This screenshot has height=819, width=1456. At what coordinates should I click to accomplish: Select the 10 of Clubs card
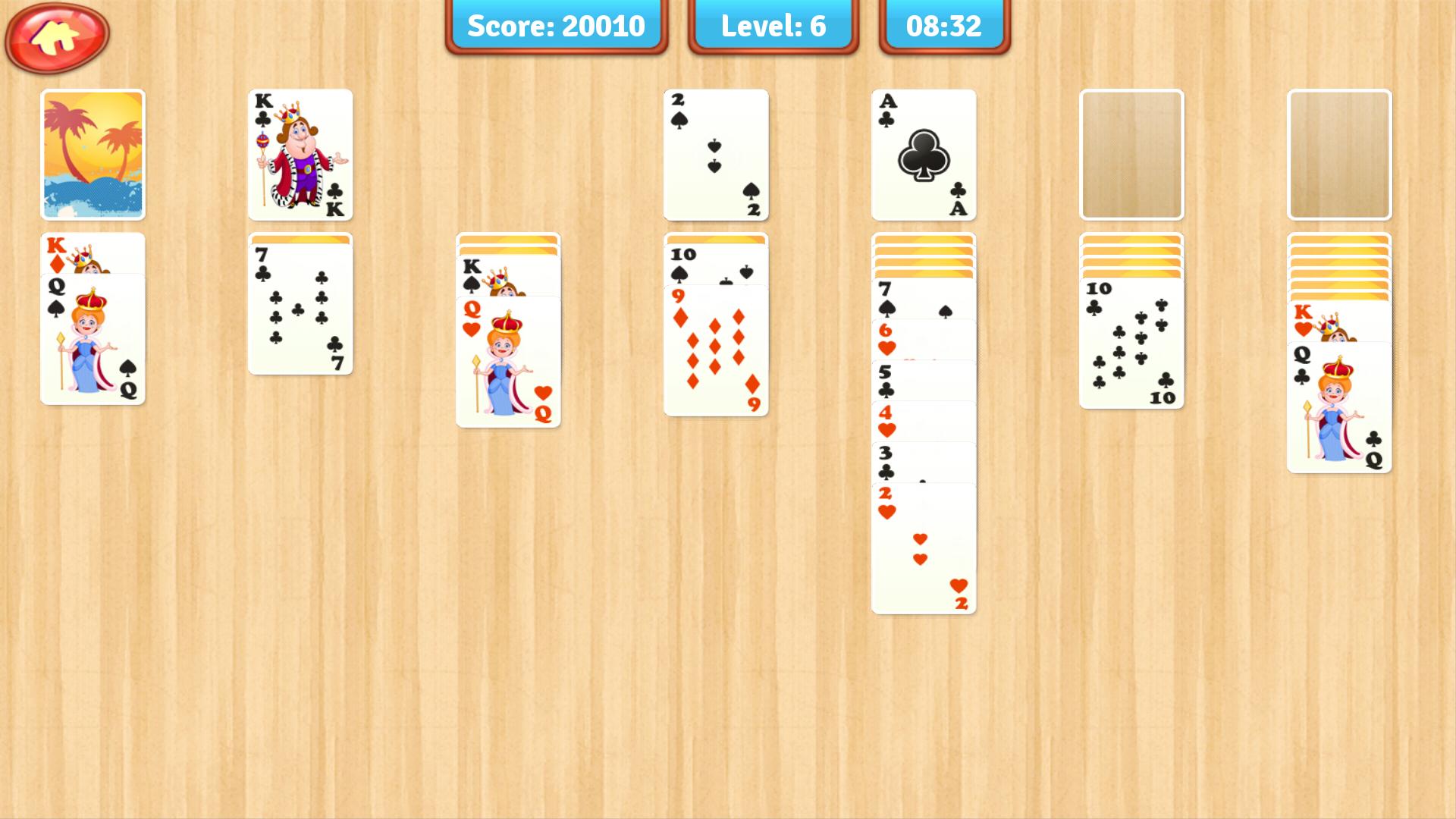click(1131, 341)
